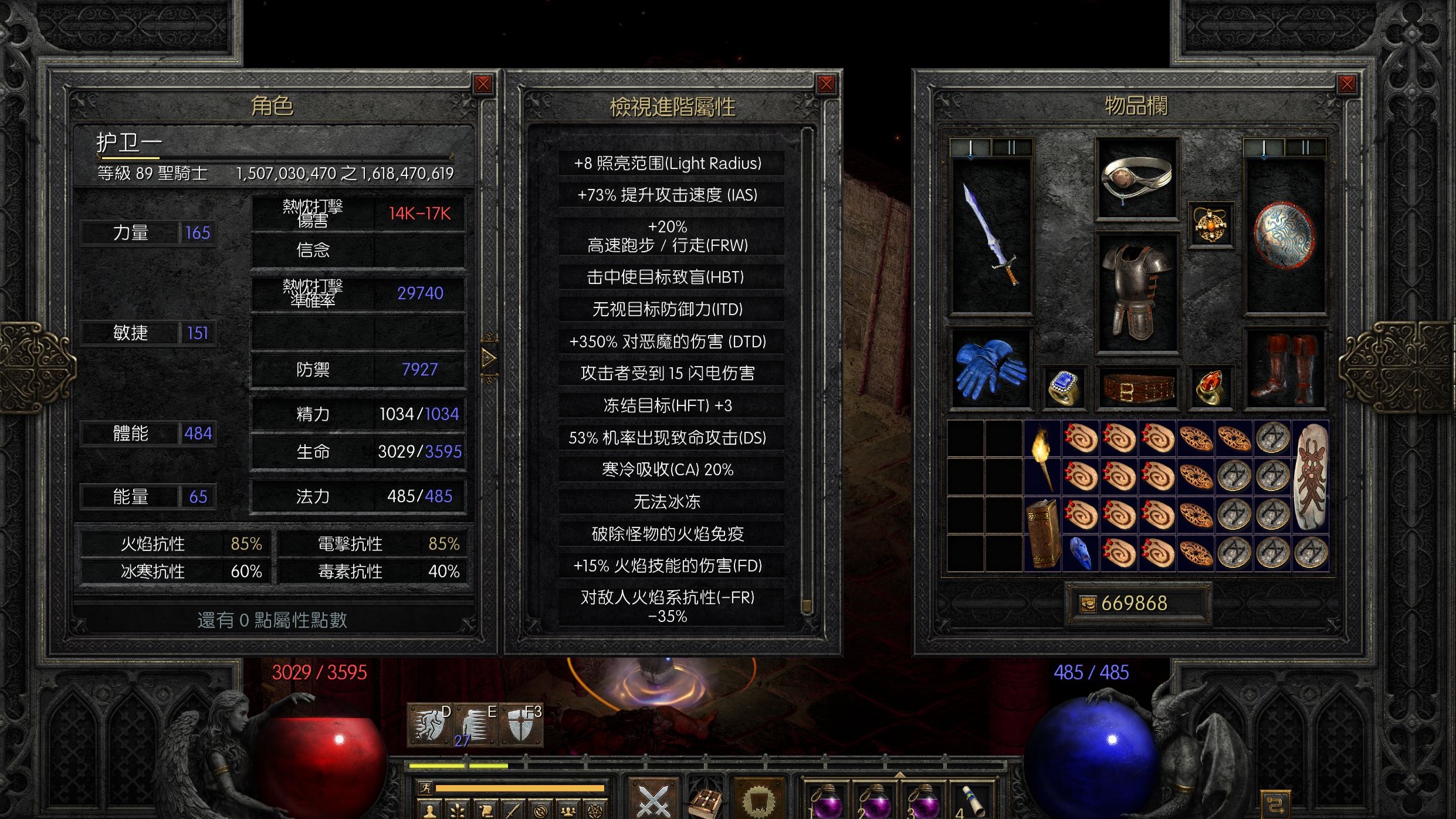Pick the torch charm in inventory
The width and height of the screenshot is (1456, 819).
click(1042, 458)
